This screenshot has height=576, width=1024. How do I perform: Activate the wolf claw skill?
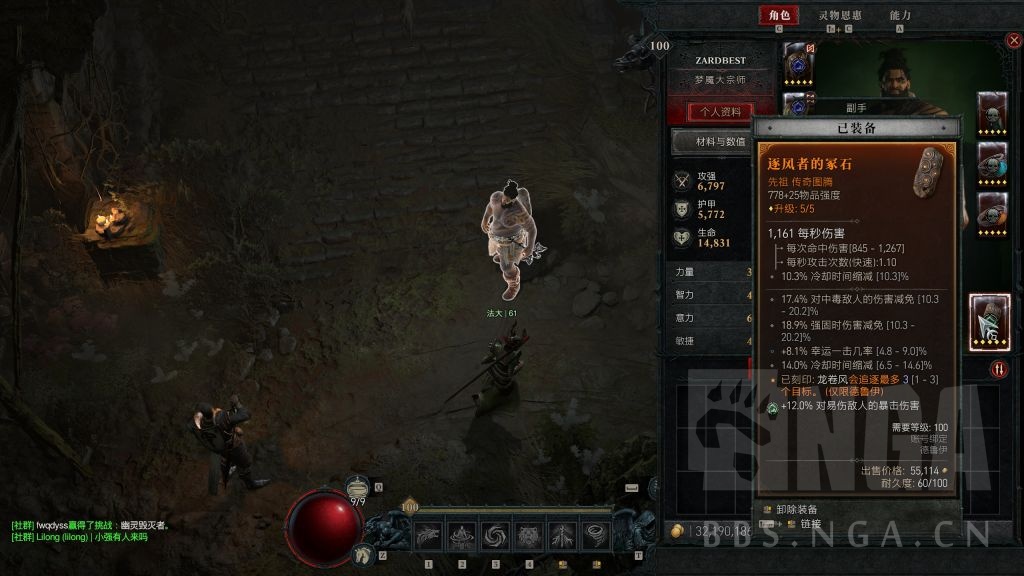click(x=428, y=536)
